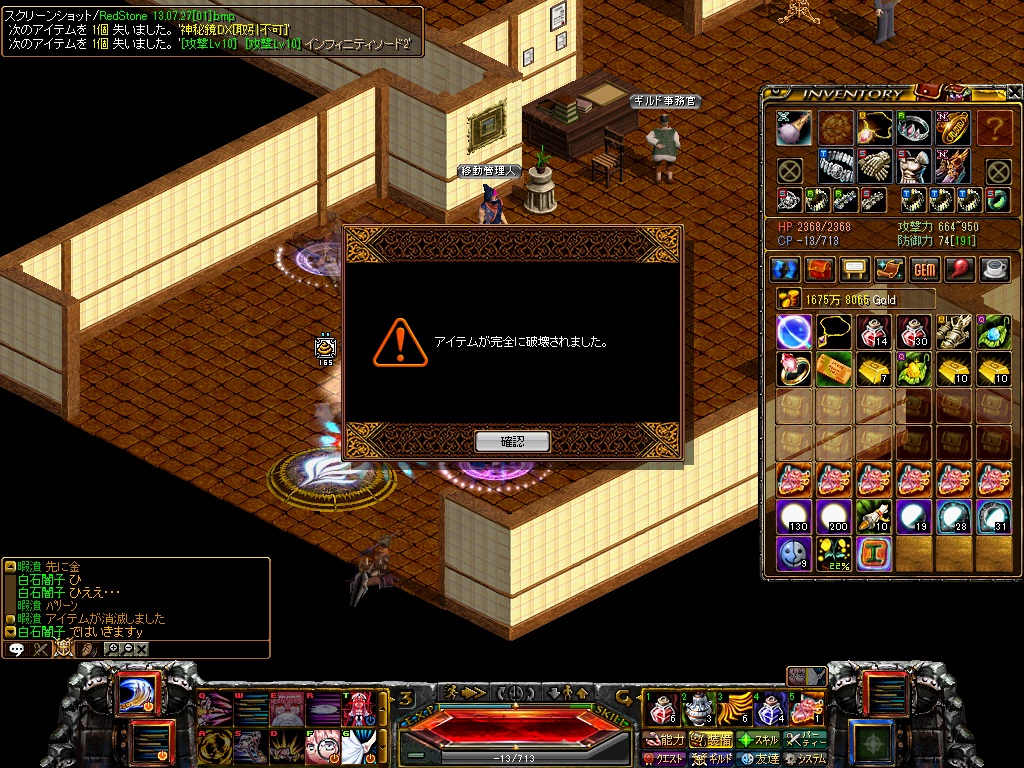This screenshot has height=768, width=1024.
Task: Click the speech bubble chat mode icon
Action: pos(17,649)
